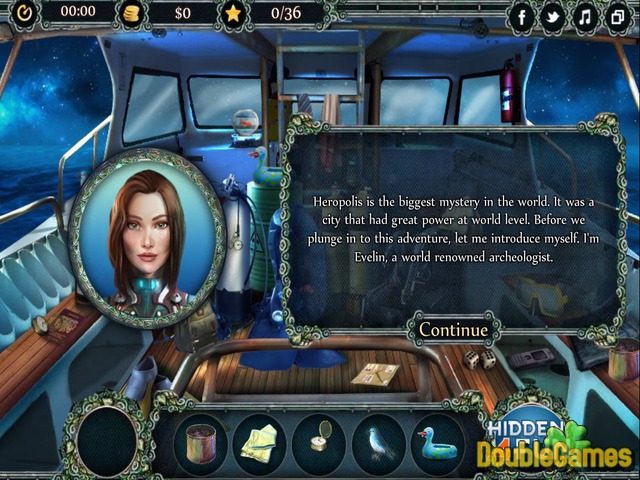Share the game on Twitter

(x=553, y=16)
